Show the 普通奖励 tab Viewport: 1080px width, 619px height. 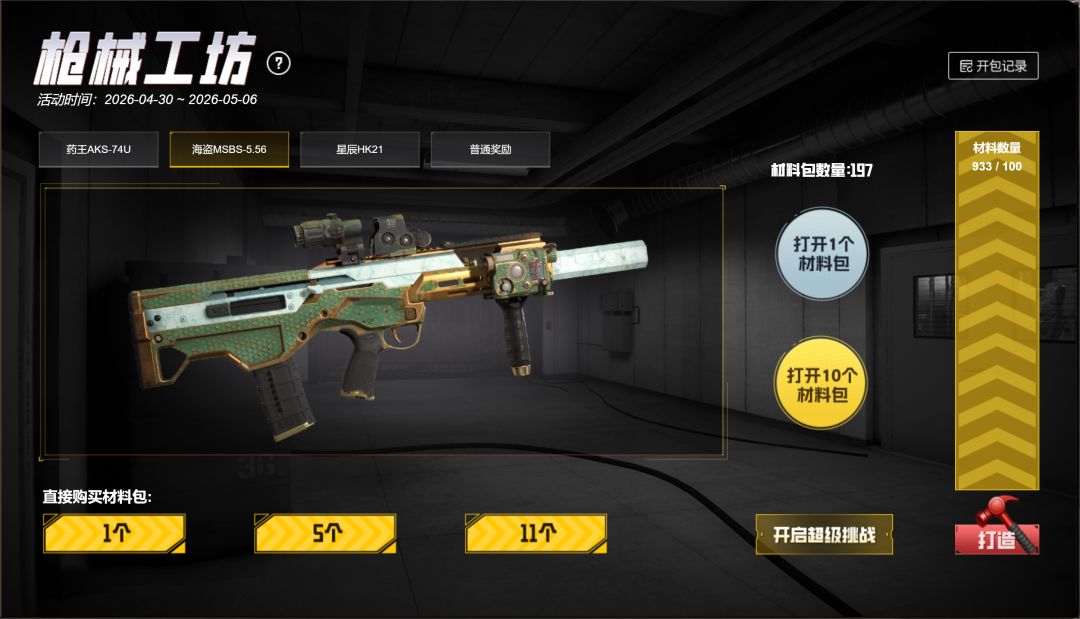[x=490, y=150]
